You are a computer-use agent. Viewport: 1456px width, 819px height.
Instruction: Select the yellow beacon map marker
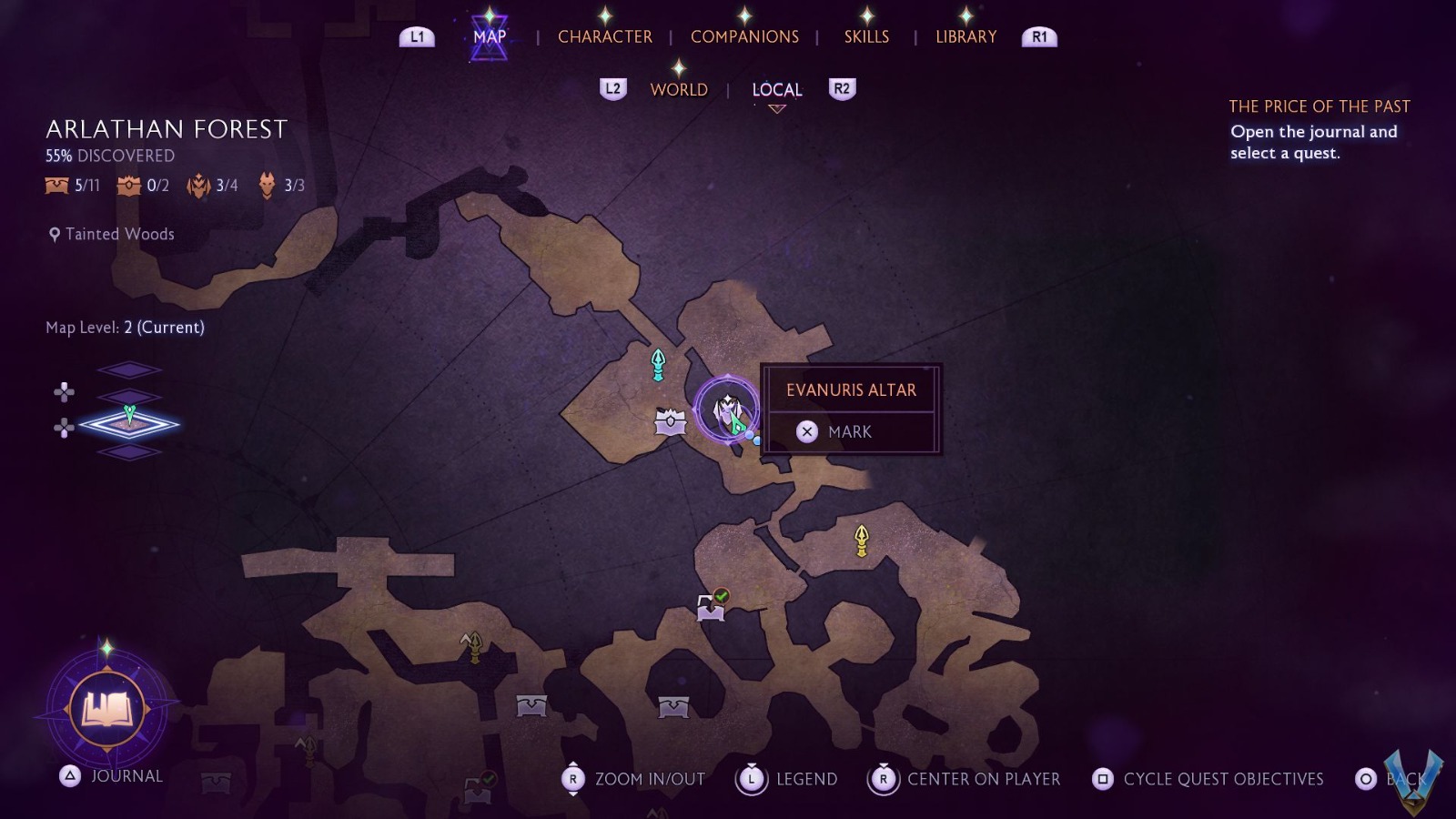point(861,540)
